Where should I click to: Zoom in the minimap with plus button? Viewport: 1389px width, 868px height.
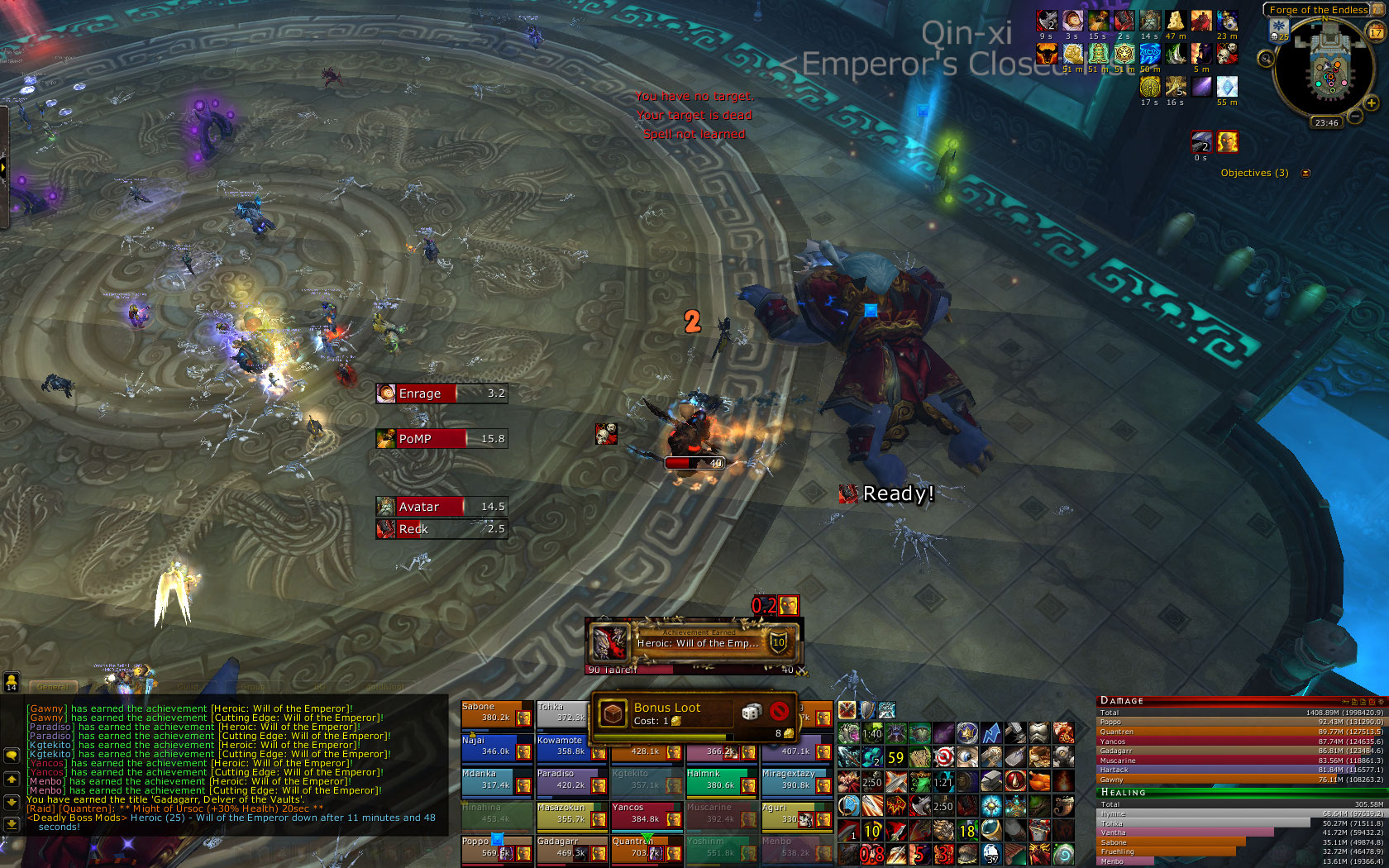(1372, 103)
